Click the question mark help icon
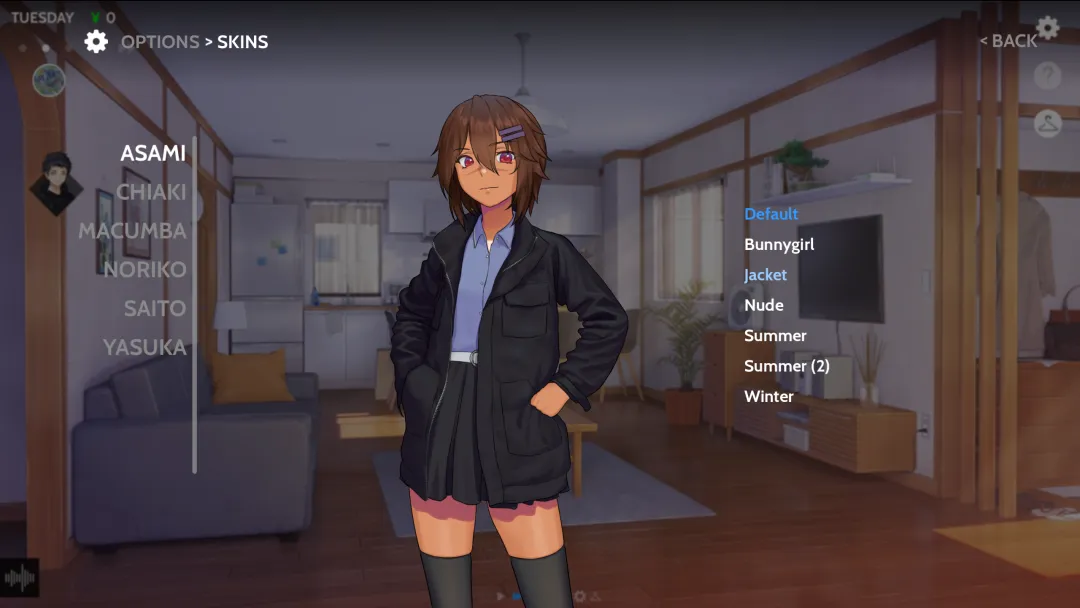This screenshot has height=608, width=1080. pyautogui.click(x=1047, y=75)
